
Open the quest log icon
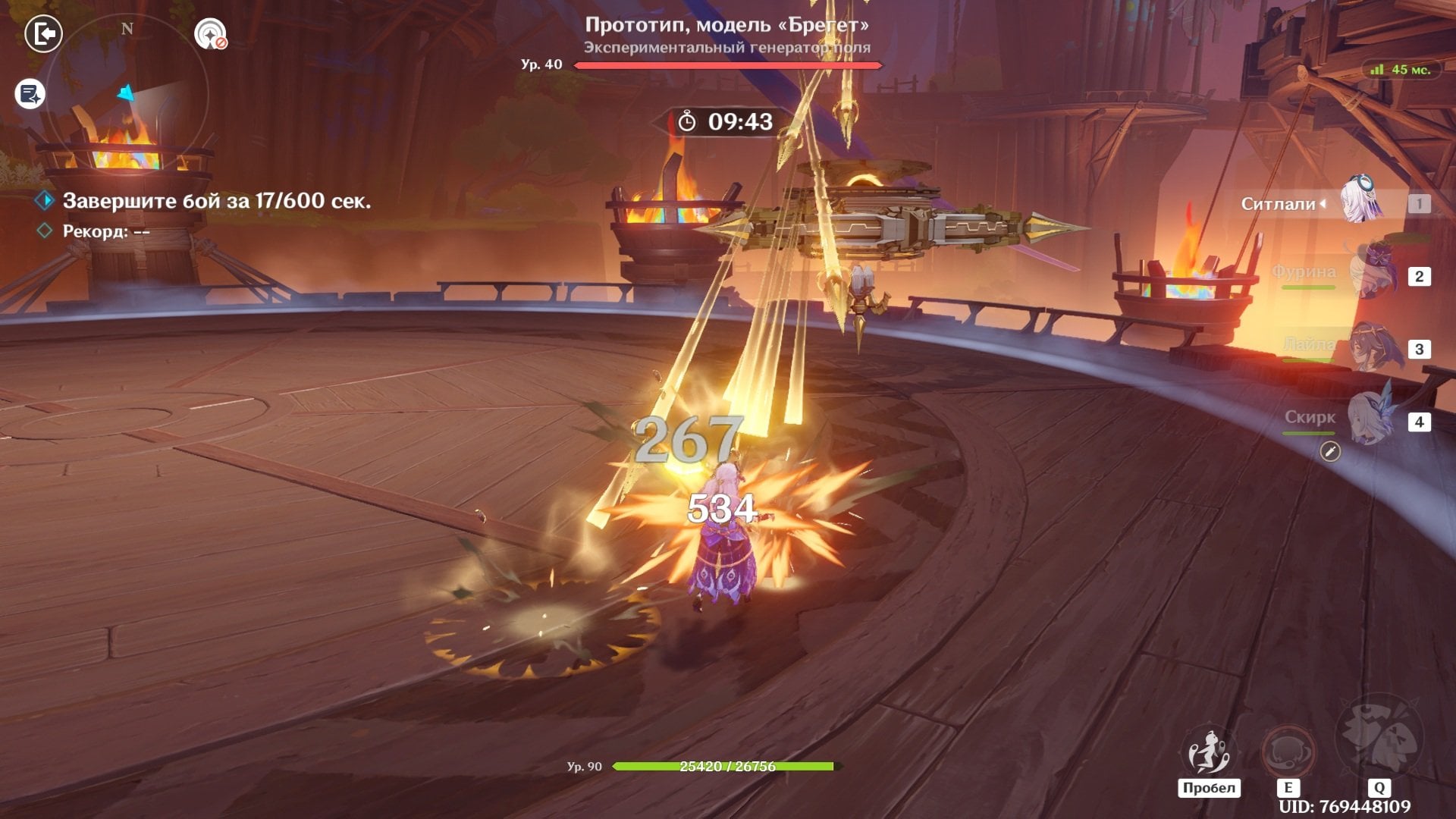30,95
